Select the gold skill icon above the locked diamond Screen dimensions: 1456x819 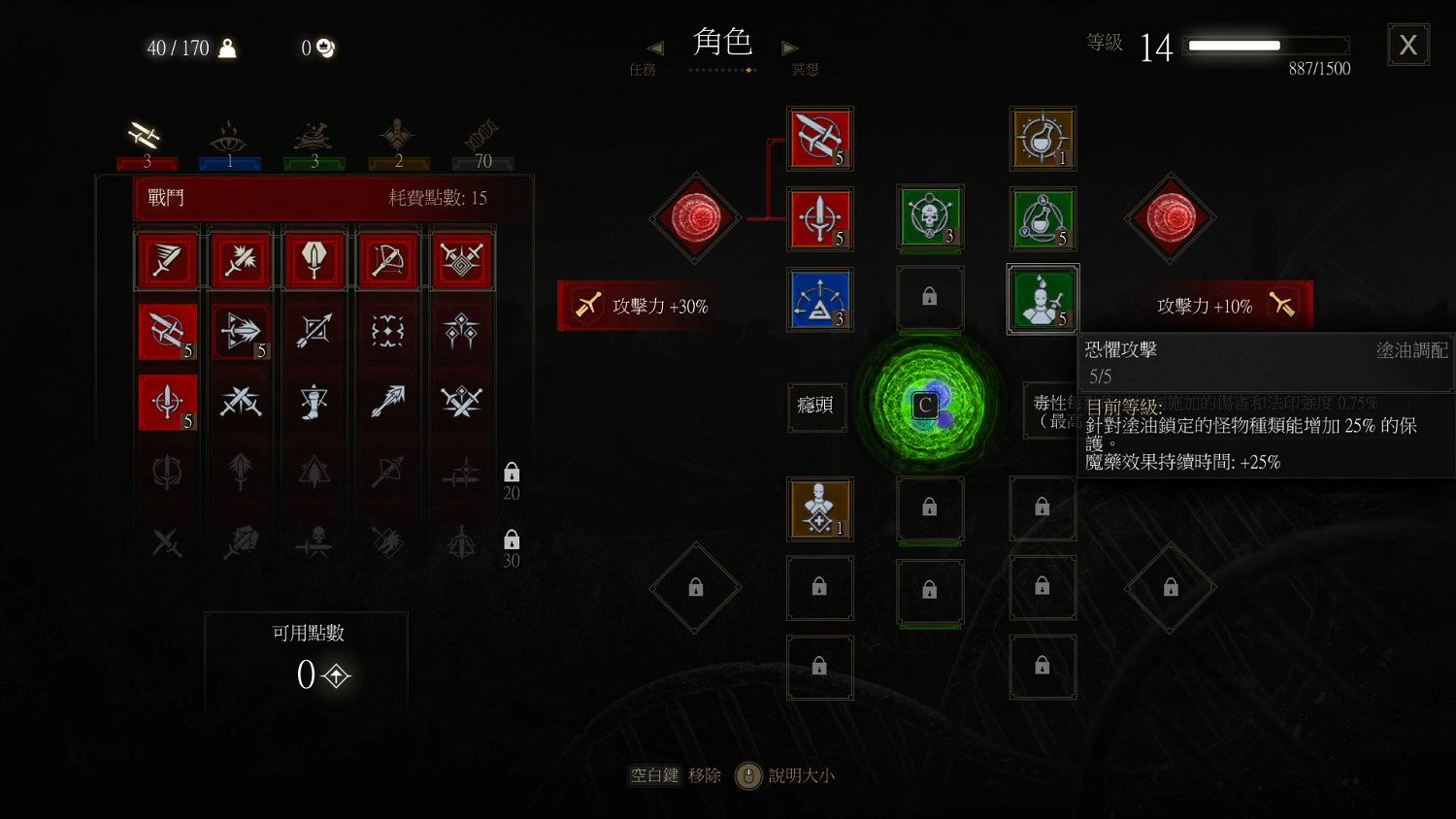(x=820, y=509)
